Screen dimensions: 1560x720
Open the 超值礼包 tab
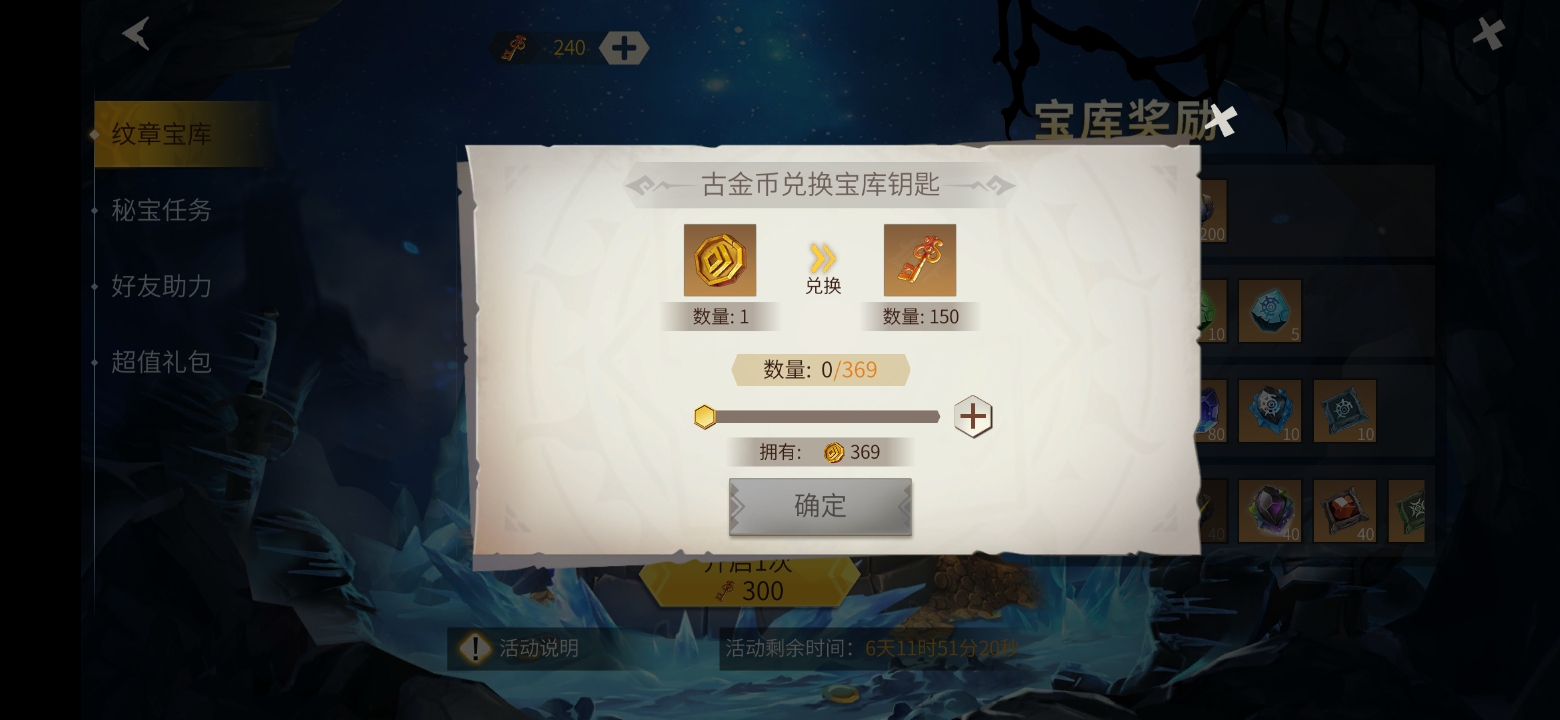click(161, 362)
